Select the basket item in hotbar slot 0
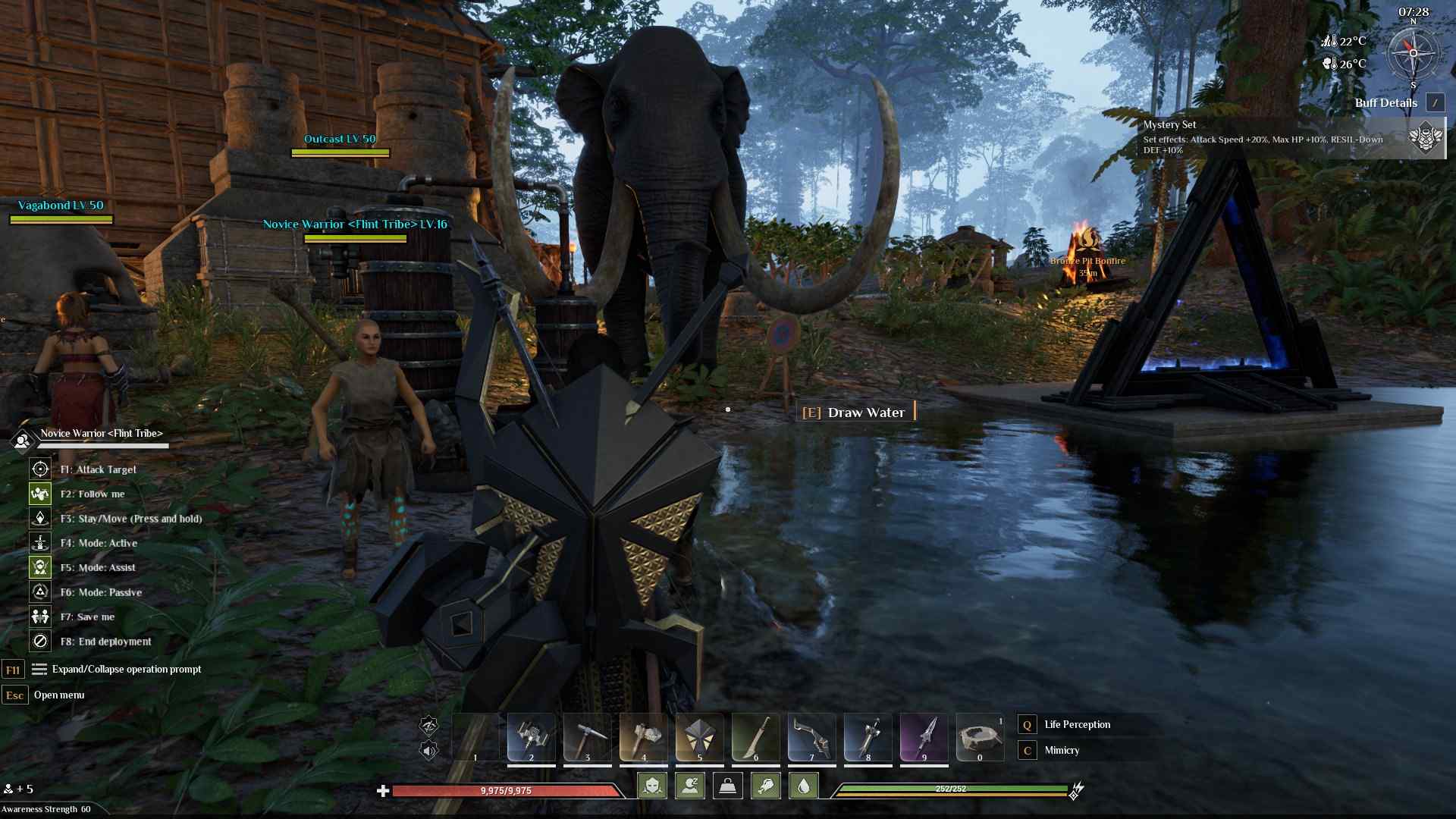1456x819 pixels. tap(981, 737)
